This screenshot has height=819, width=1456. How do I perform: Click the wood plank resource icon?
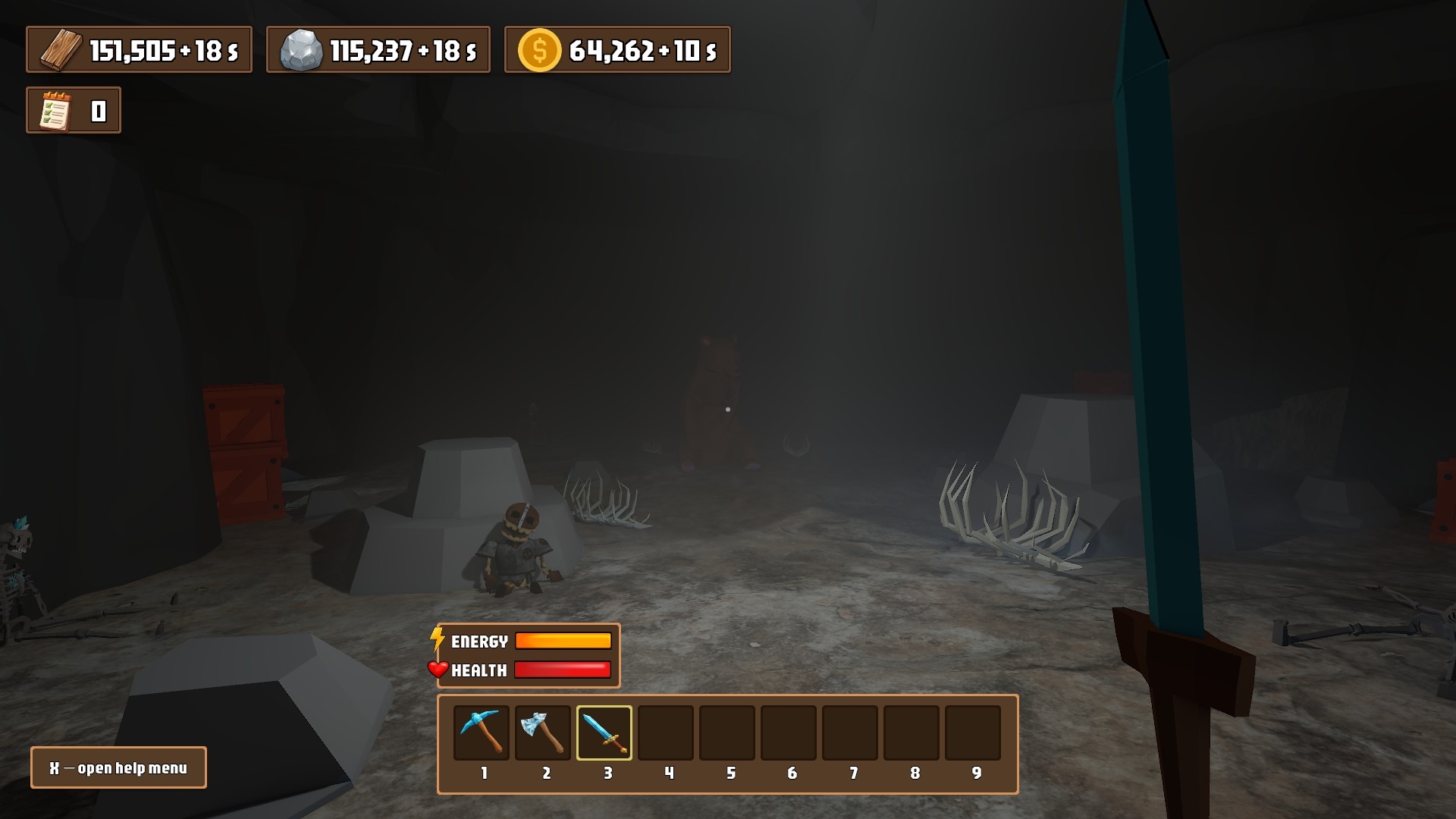coord(61,51)
